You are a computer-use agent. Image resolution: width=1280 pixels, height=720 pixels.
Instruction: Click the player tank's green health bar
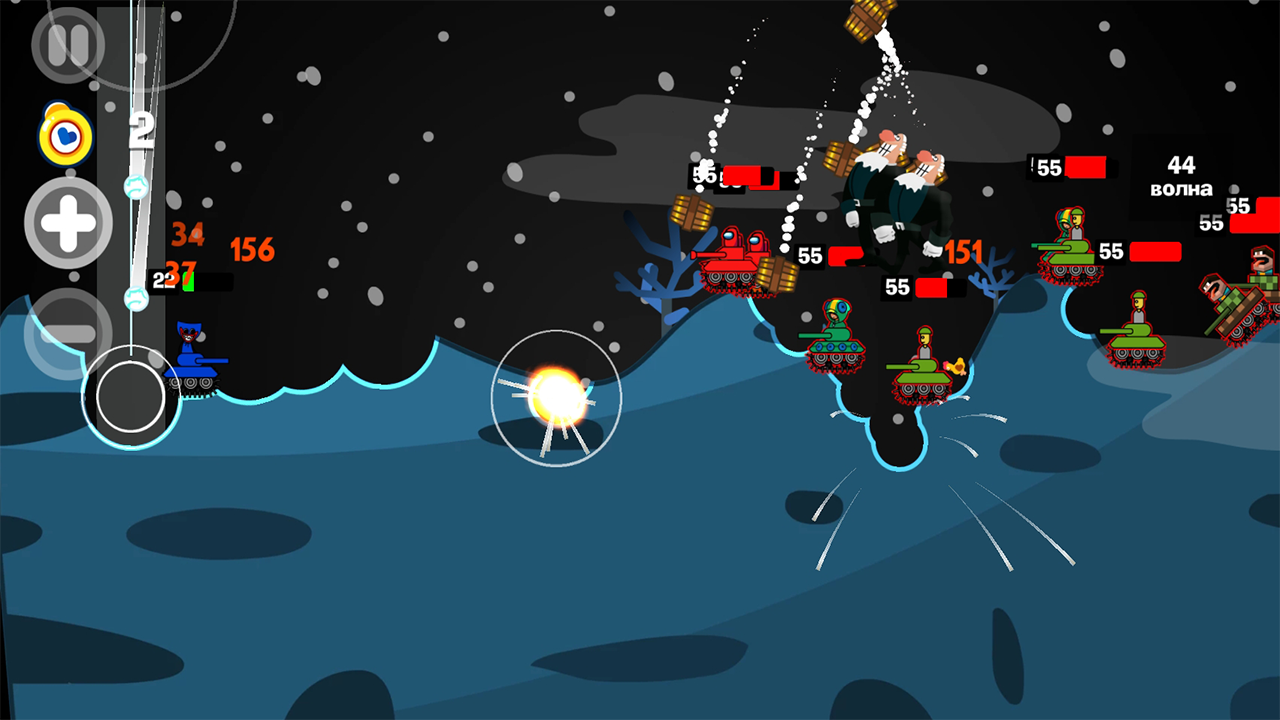(187, 281)
